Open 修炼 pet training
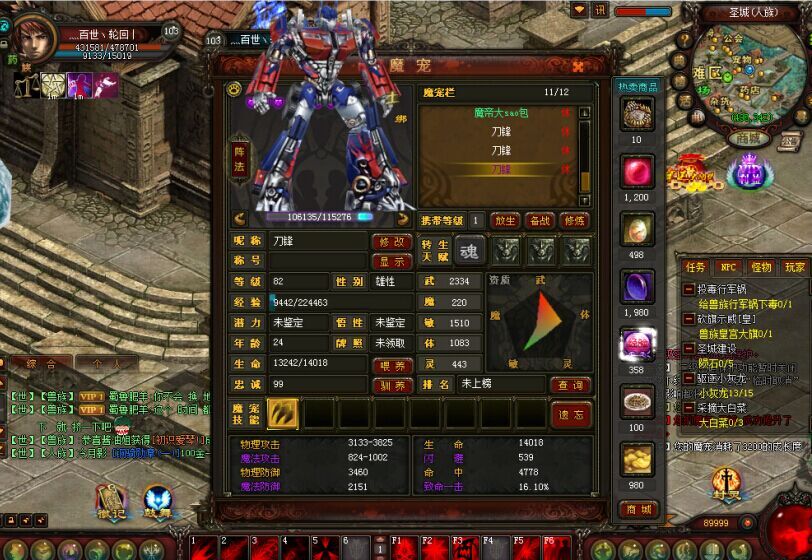The image size is (812, 560). pos(574,220)
